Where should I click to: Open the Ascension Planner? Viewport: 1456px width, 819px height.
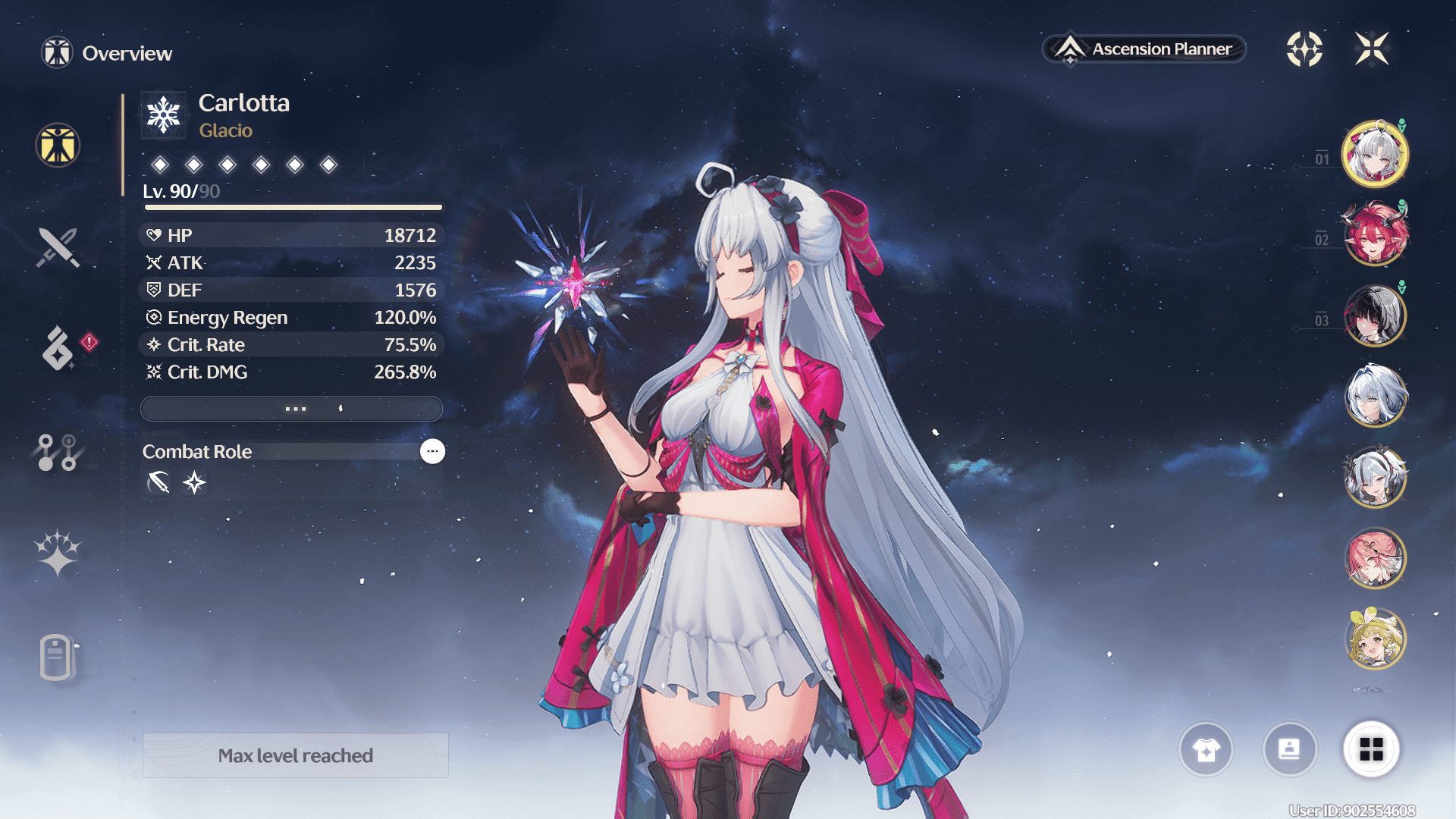tap(1144, 49)
